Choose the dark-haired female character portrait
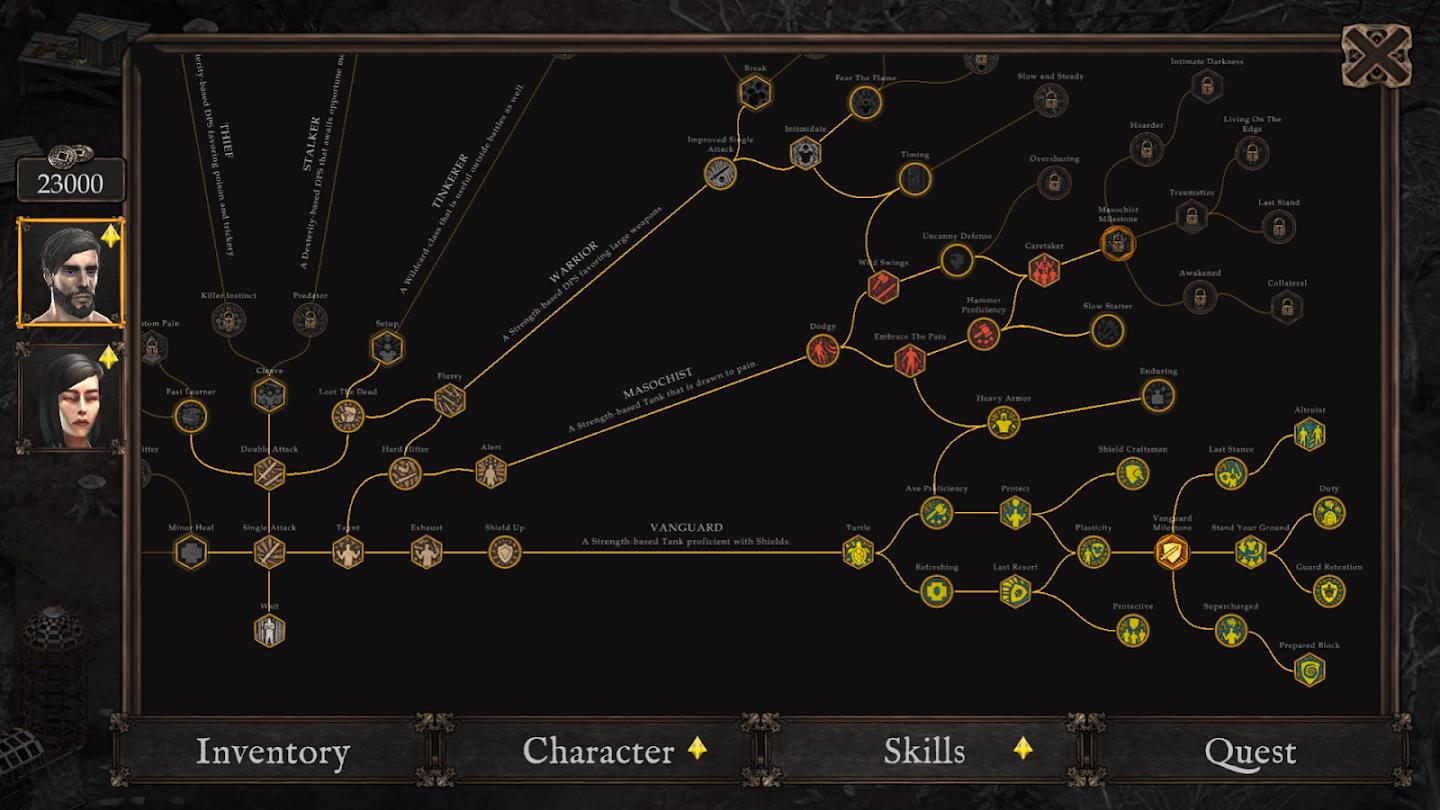This screenshot has width=1440, height=810. pyautogui.click(x=71, y=398)
